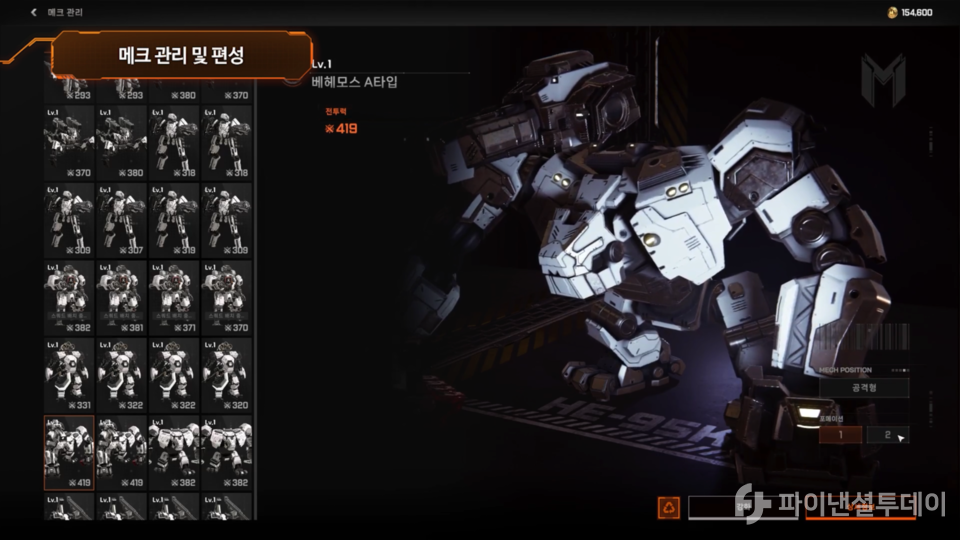Select the mech with power 331
The image size is (960, 540).
tap(69, 375)
